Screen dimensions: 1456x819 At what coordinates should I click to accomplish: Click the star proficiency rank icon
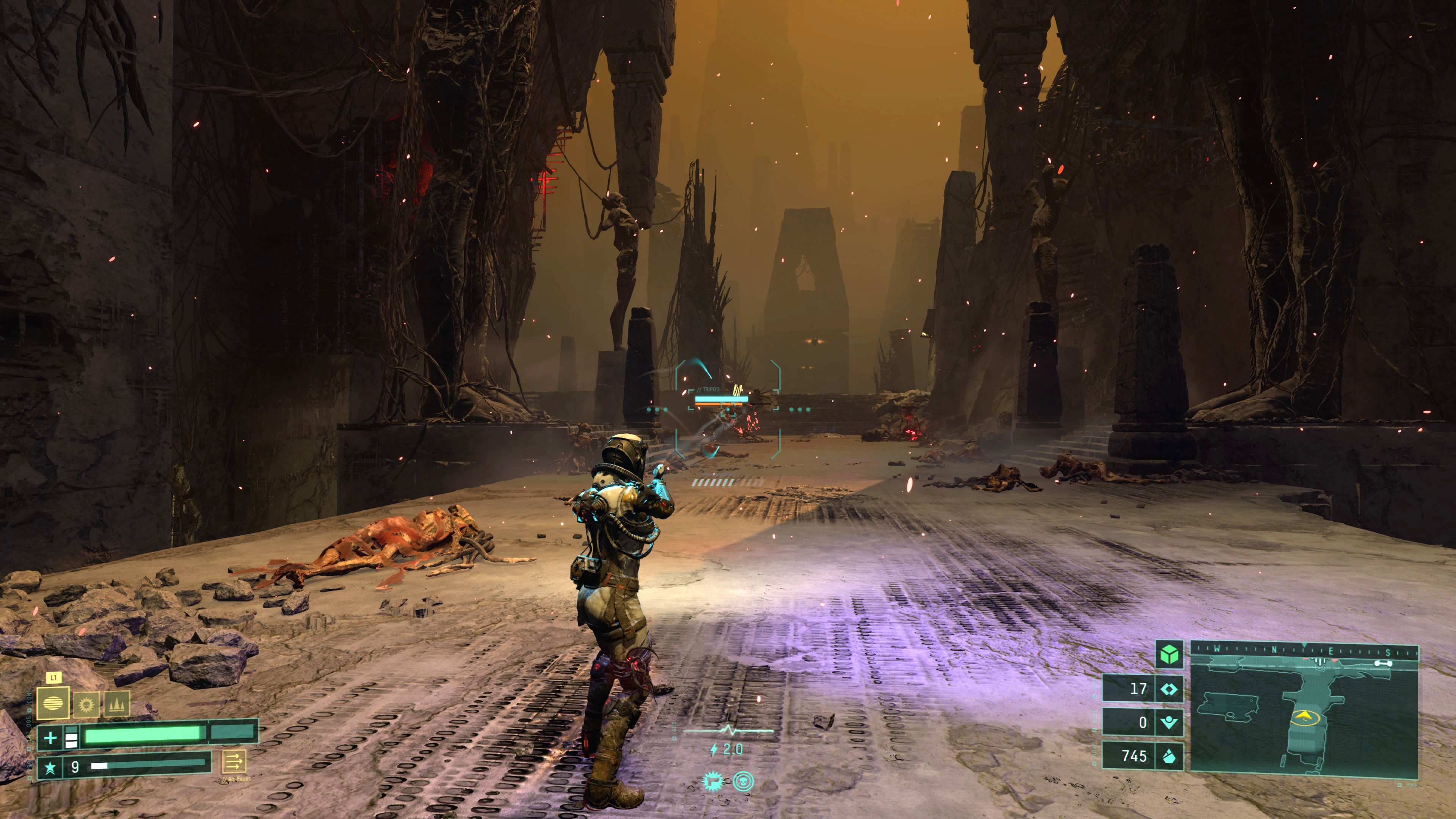pos(50,767)
